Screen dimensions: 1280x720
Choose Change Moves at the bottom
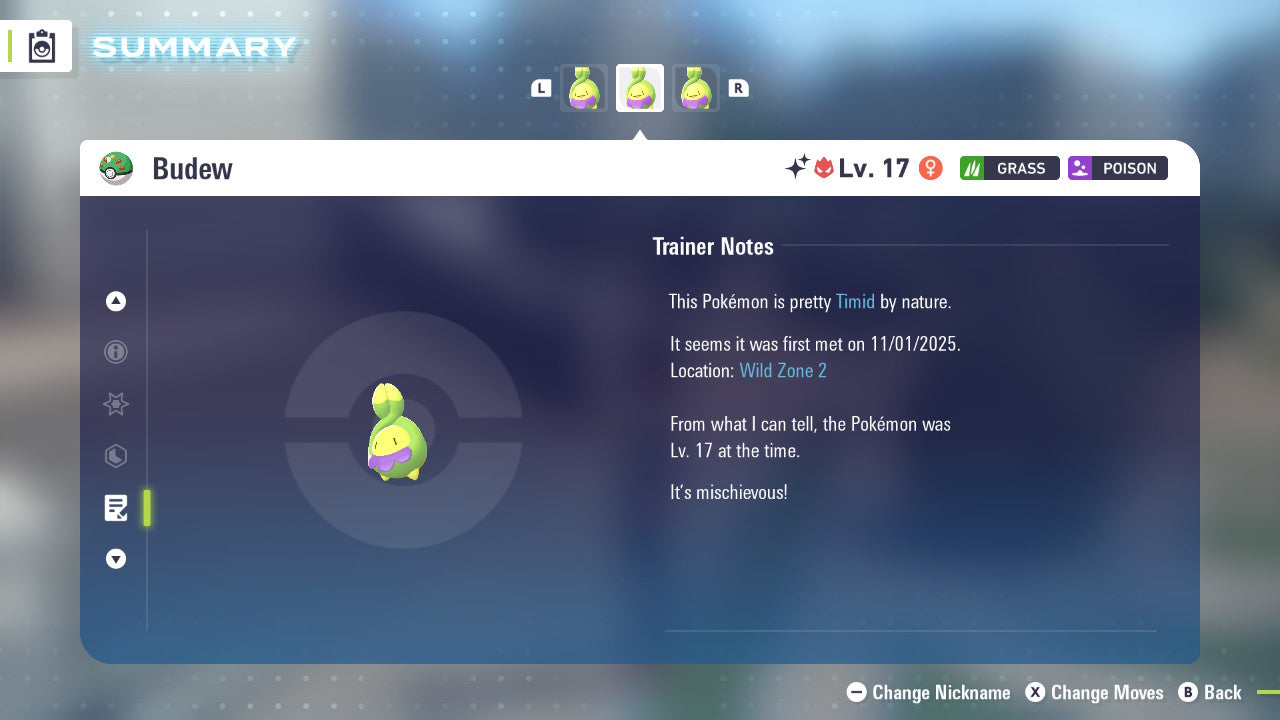(x=1095, y=692)
